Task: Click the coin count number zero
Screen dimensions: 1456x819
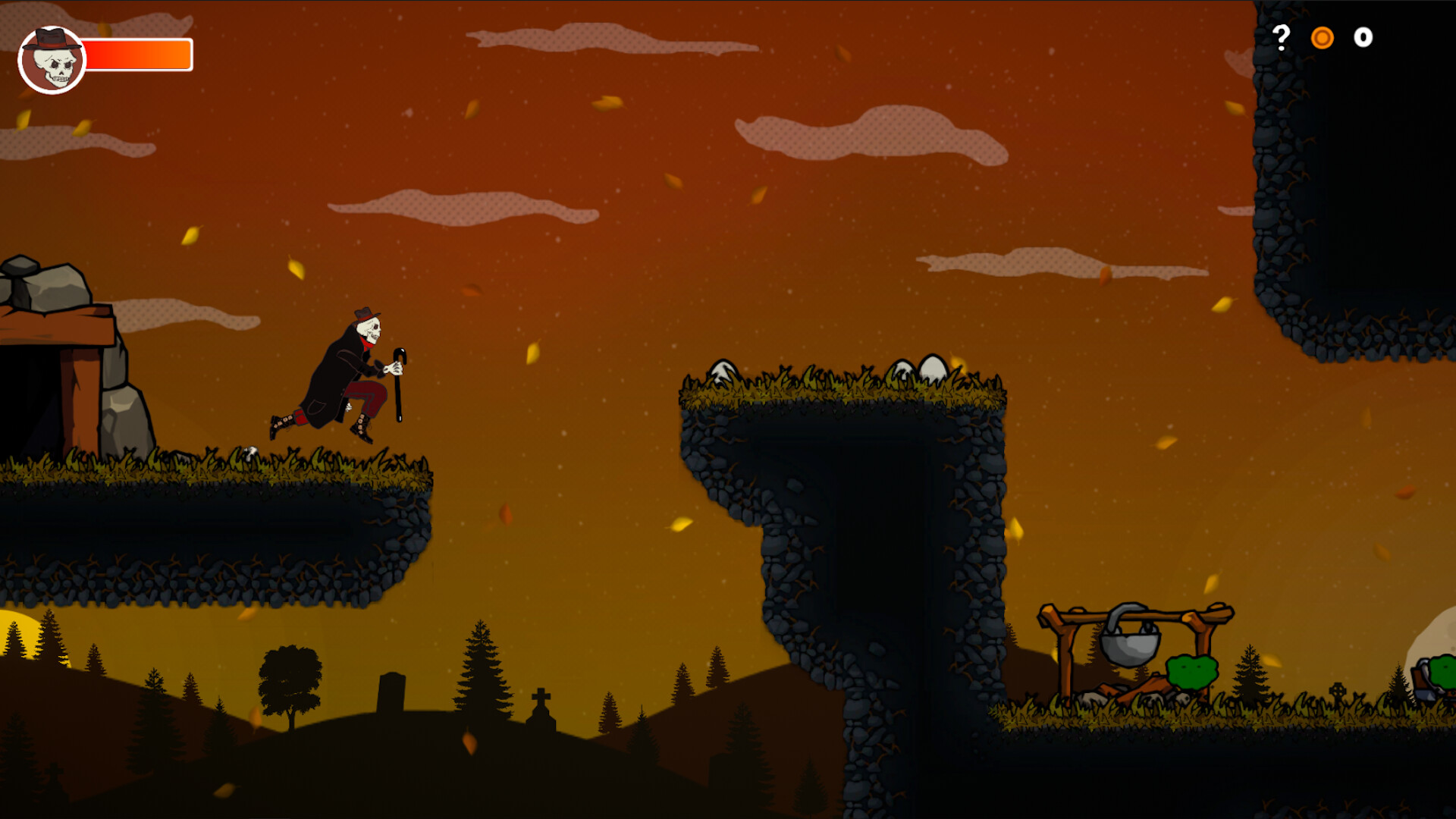Action: (x=1362, y=37)
